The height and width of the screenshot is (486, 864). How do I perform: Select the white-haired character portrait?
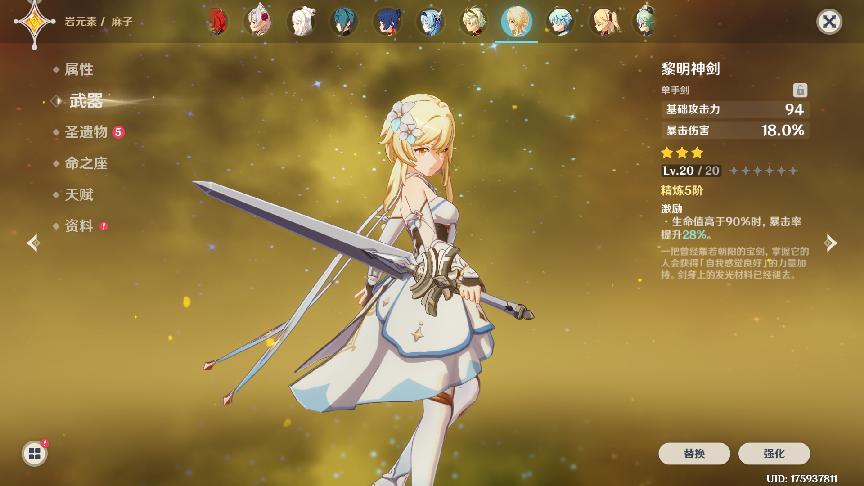[301, 21]
